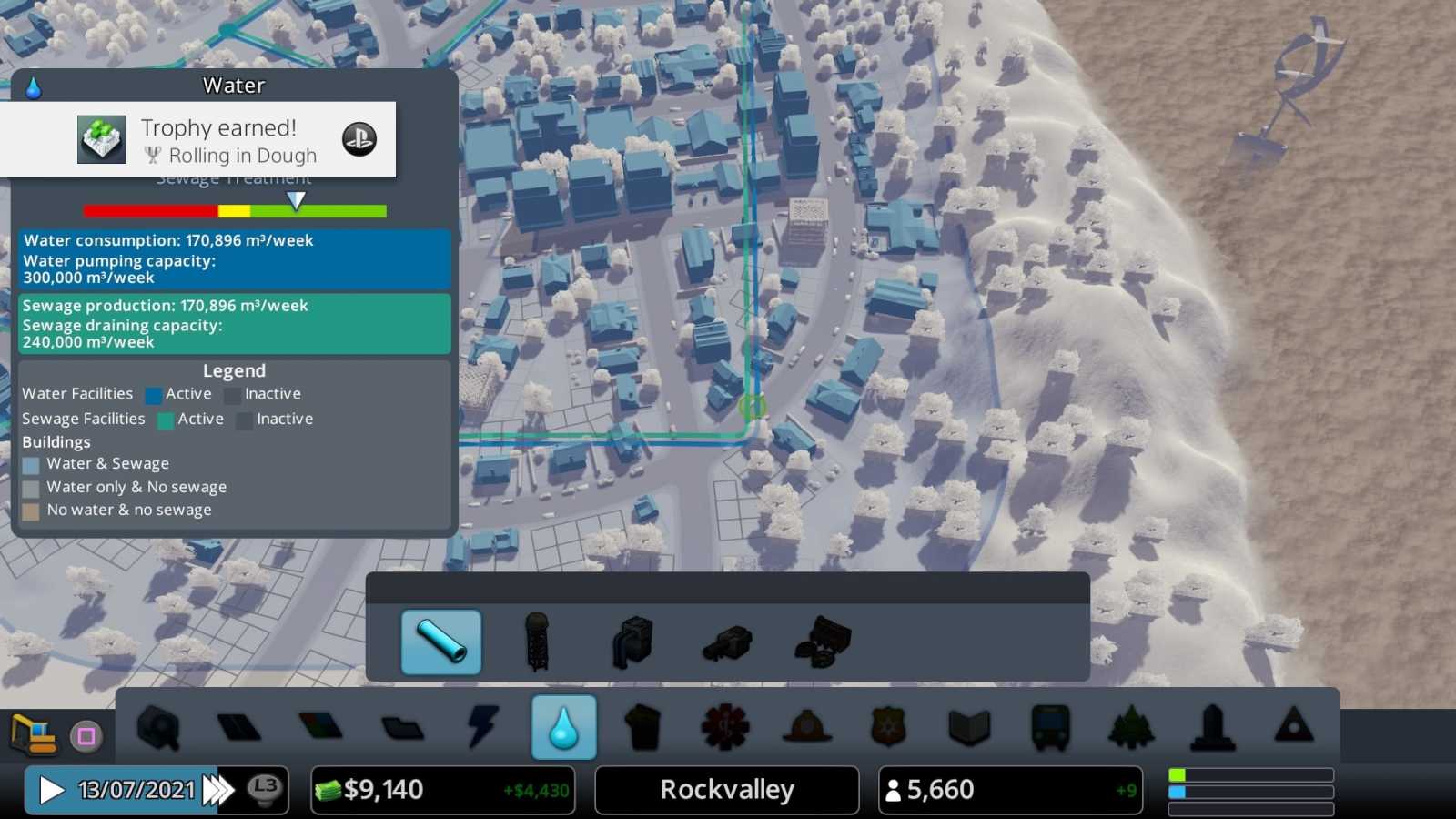Viewport: 1456px width, 819px height.
Task: Select the Water Tower building
Action: click(x=537, y=642)
